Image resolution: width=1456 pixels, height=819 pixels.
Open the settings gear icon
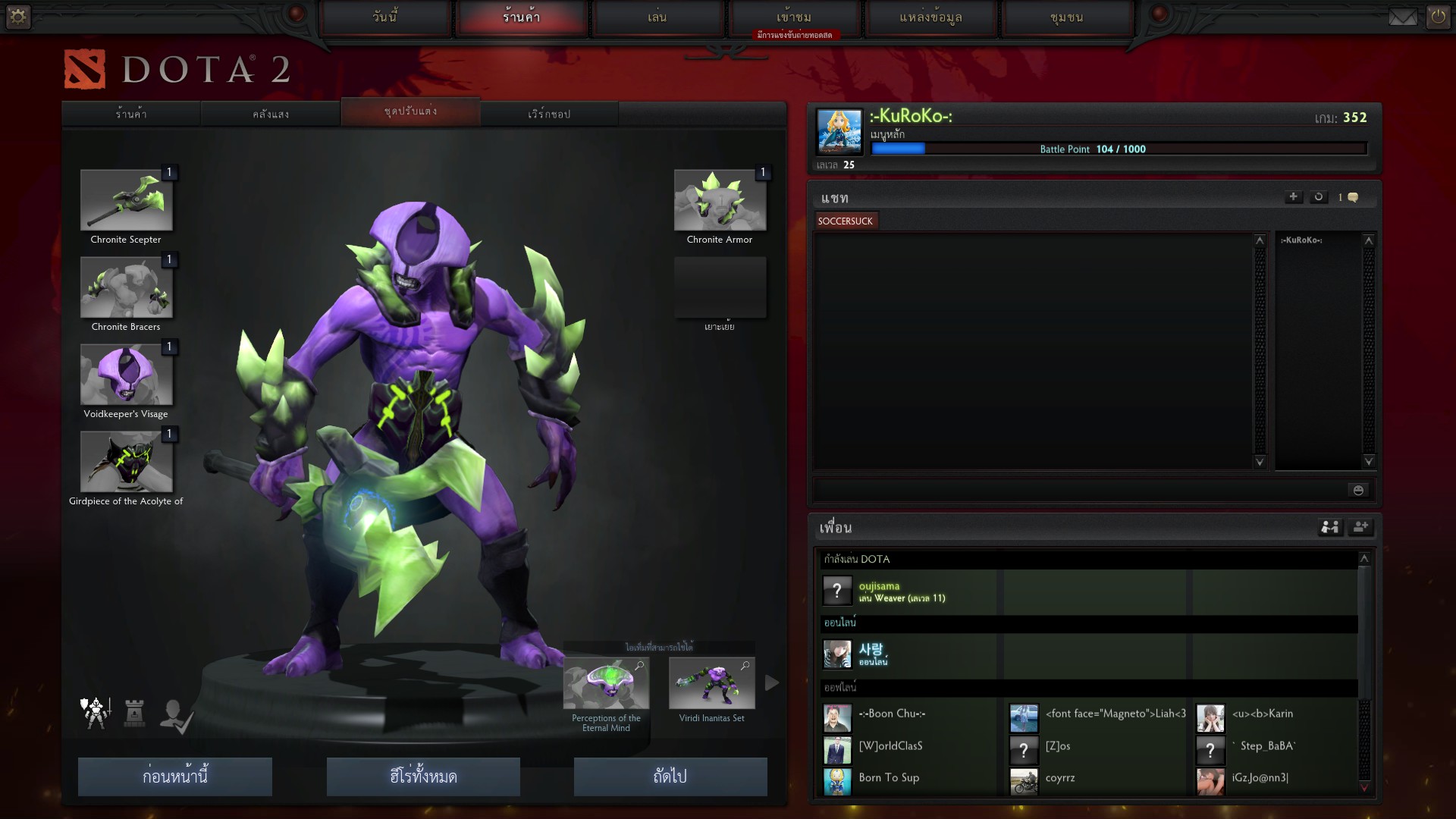point(17,16)
